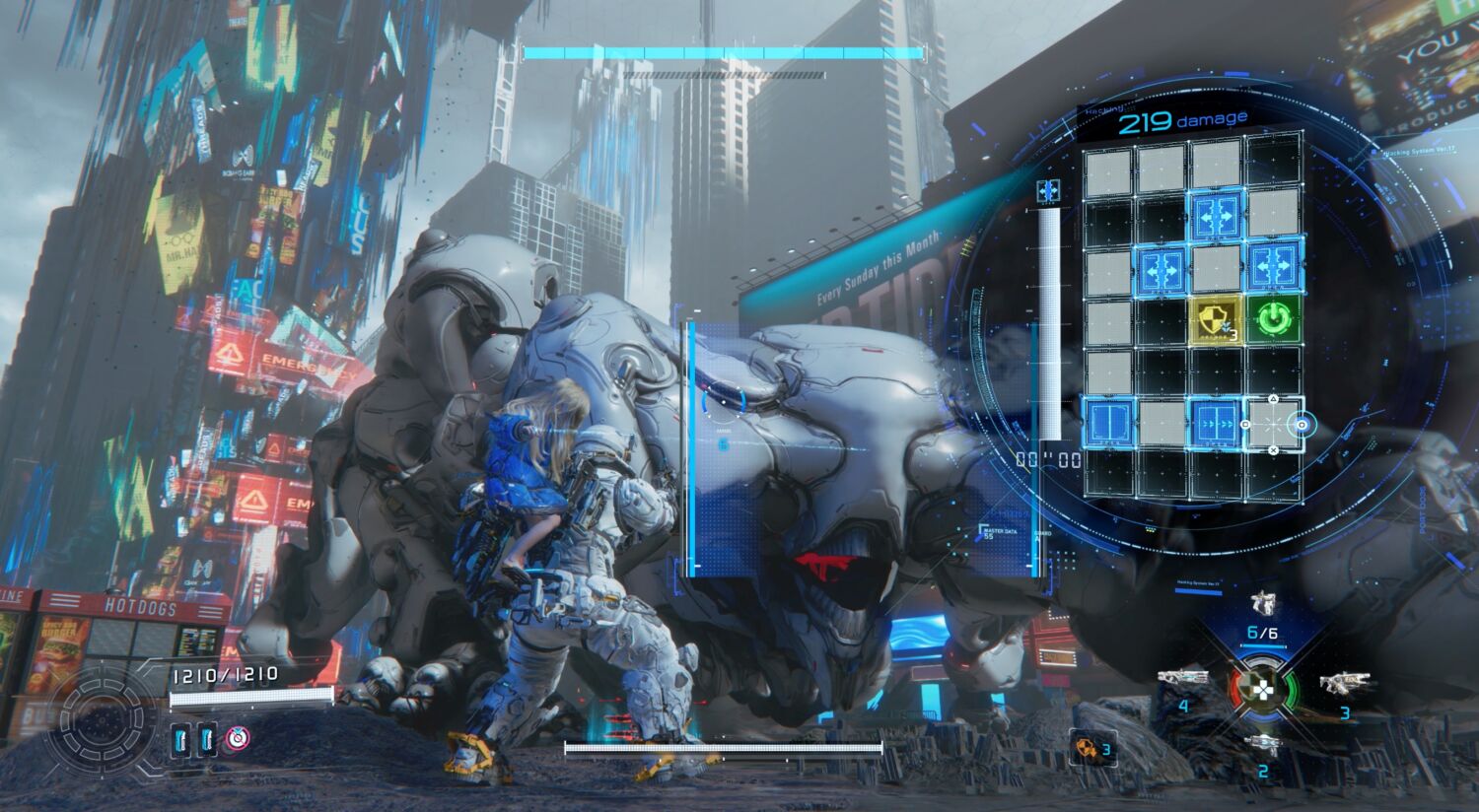
Task: Switch to the heavy gun with 3 ammo
Action: point(1344,682)
